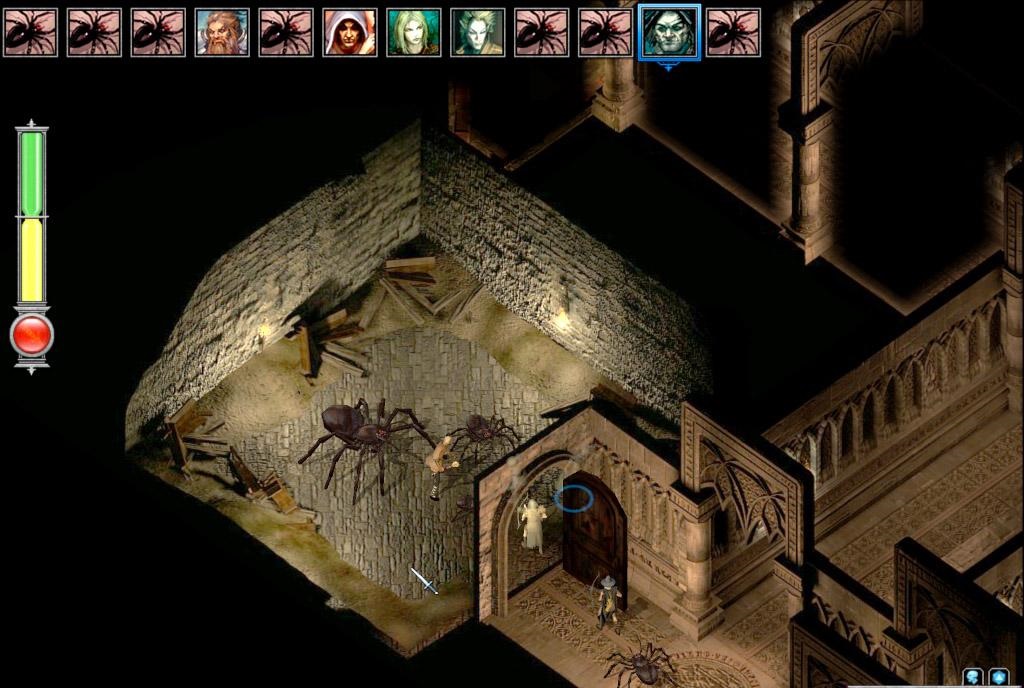Select the highlighted eyepatch character portrait

669,32
